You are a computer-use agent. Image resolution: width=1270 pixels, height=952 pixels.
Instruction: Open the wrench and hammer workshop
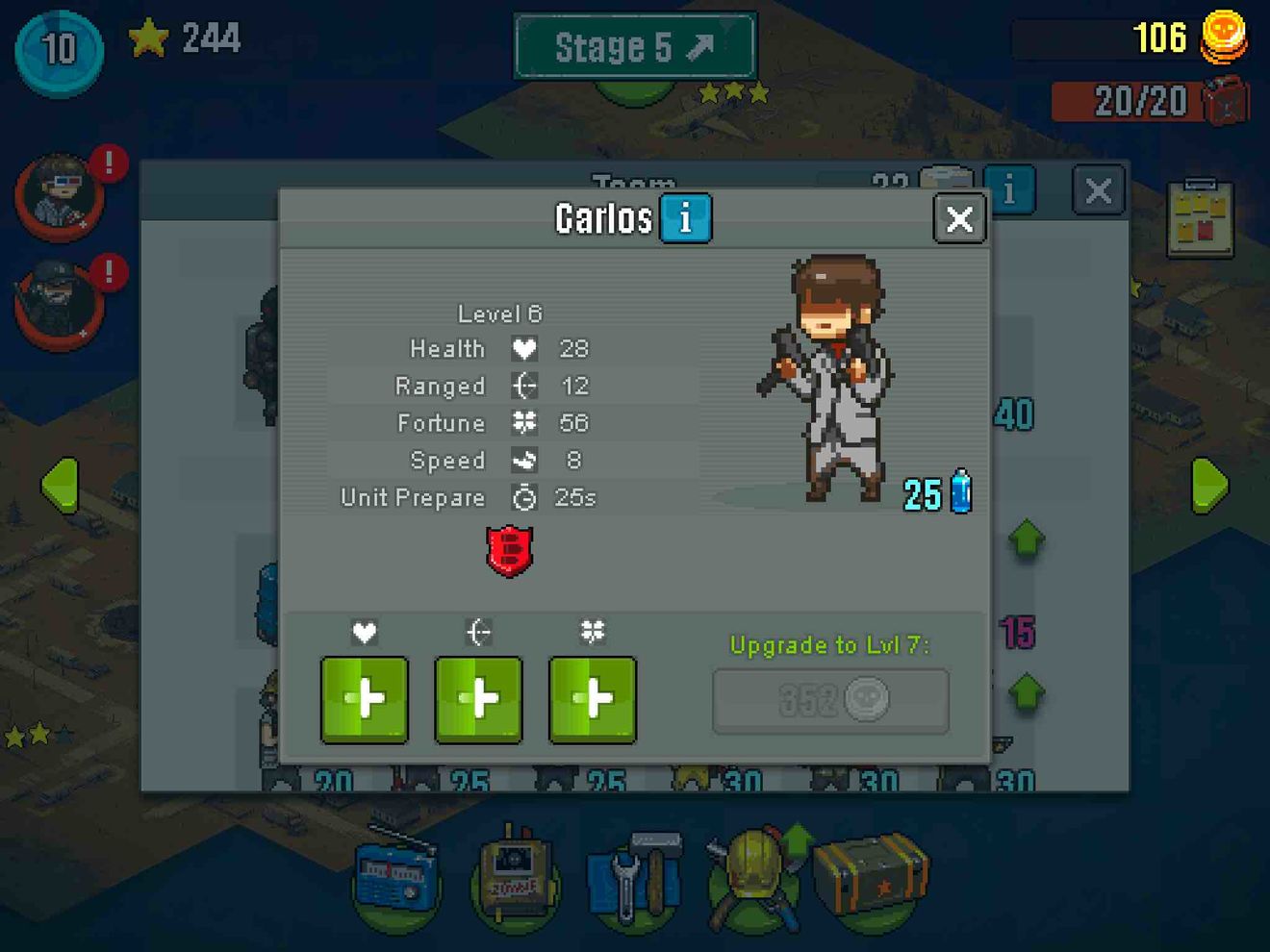point(635,880)
